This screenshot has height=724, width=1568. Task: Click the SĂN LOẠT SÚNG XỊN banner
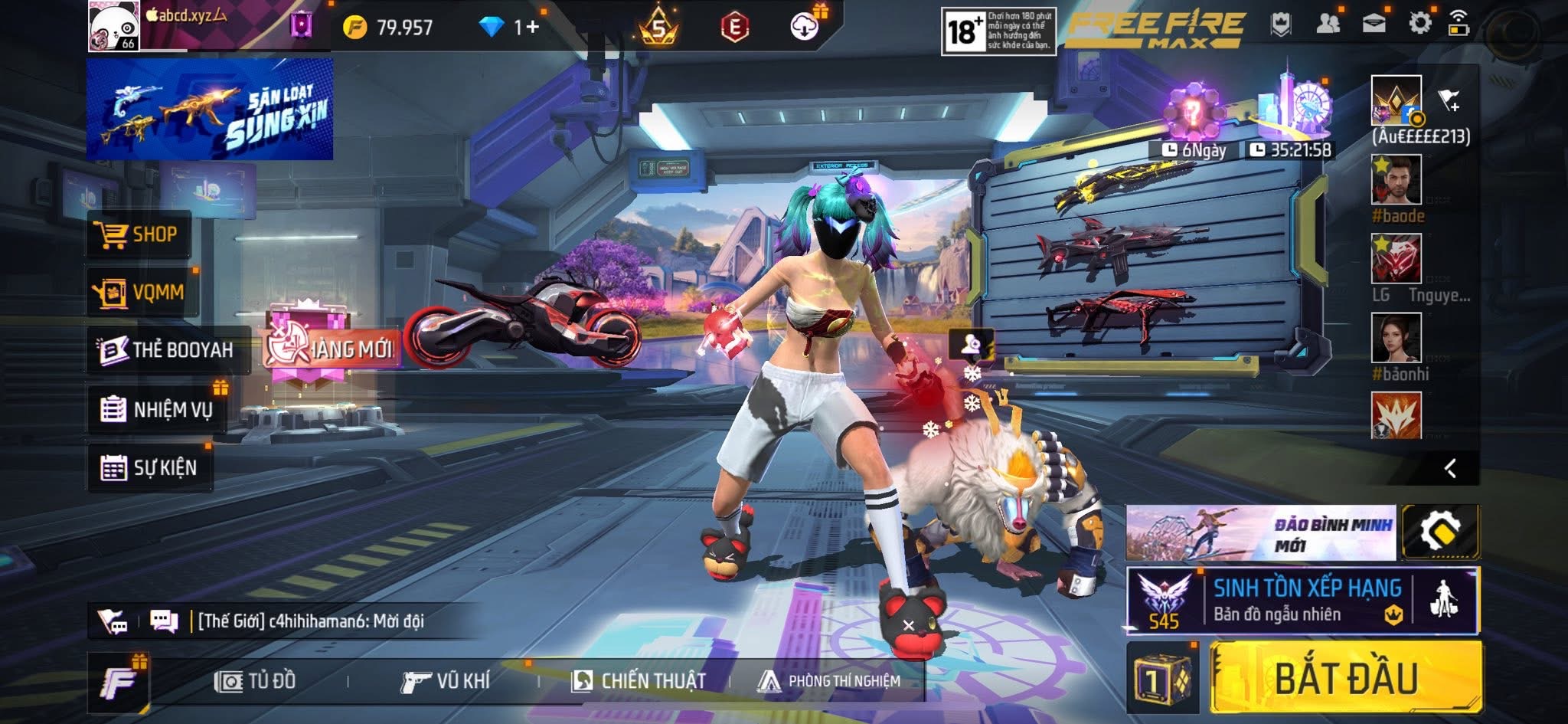210,109
